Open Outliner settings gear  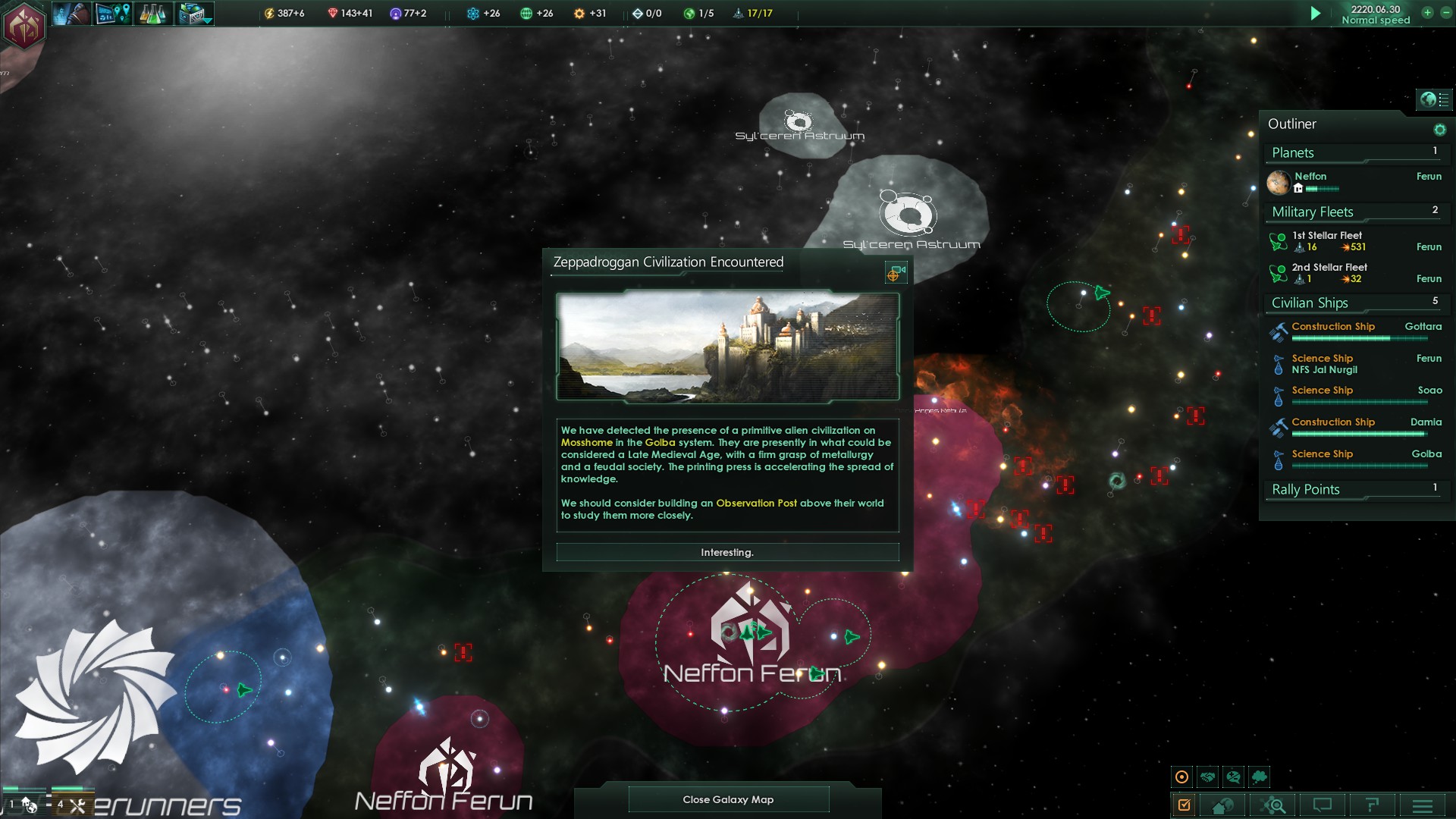[1439, 130]
